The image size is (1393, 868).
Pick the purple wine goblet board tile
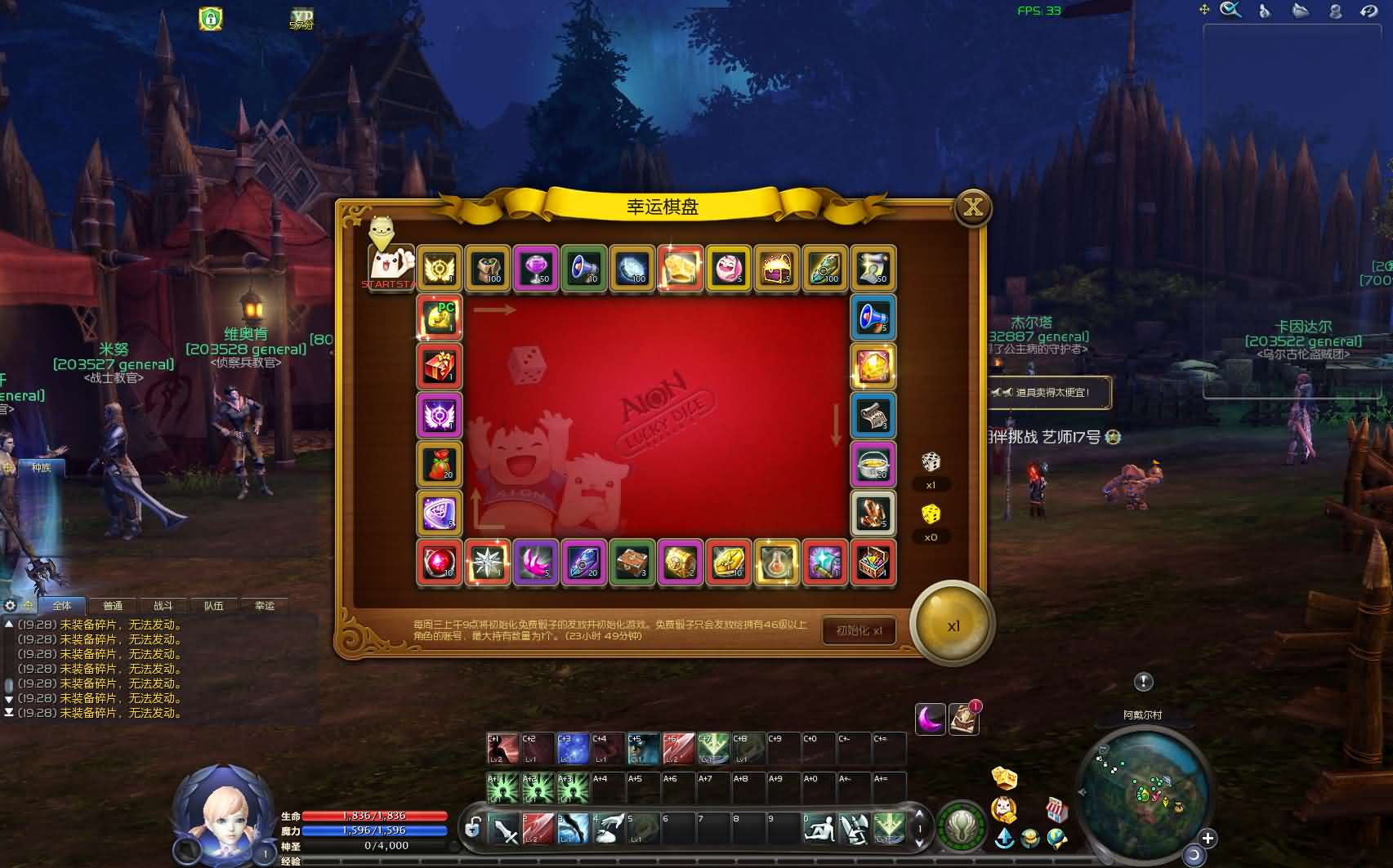536,268
